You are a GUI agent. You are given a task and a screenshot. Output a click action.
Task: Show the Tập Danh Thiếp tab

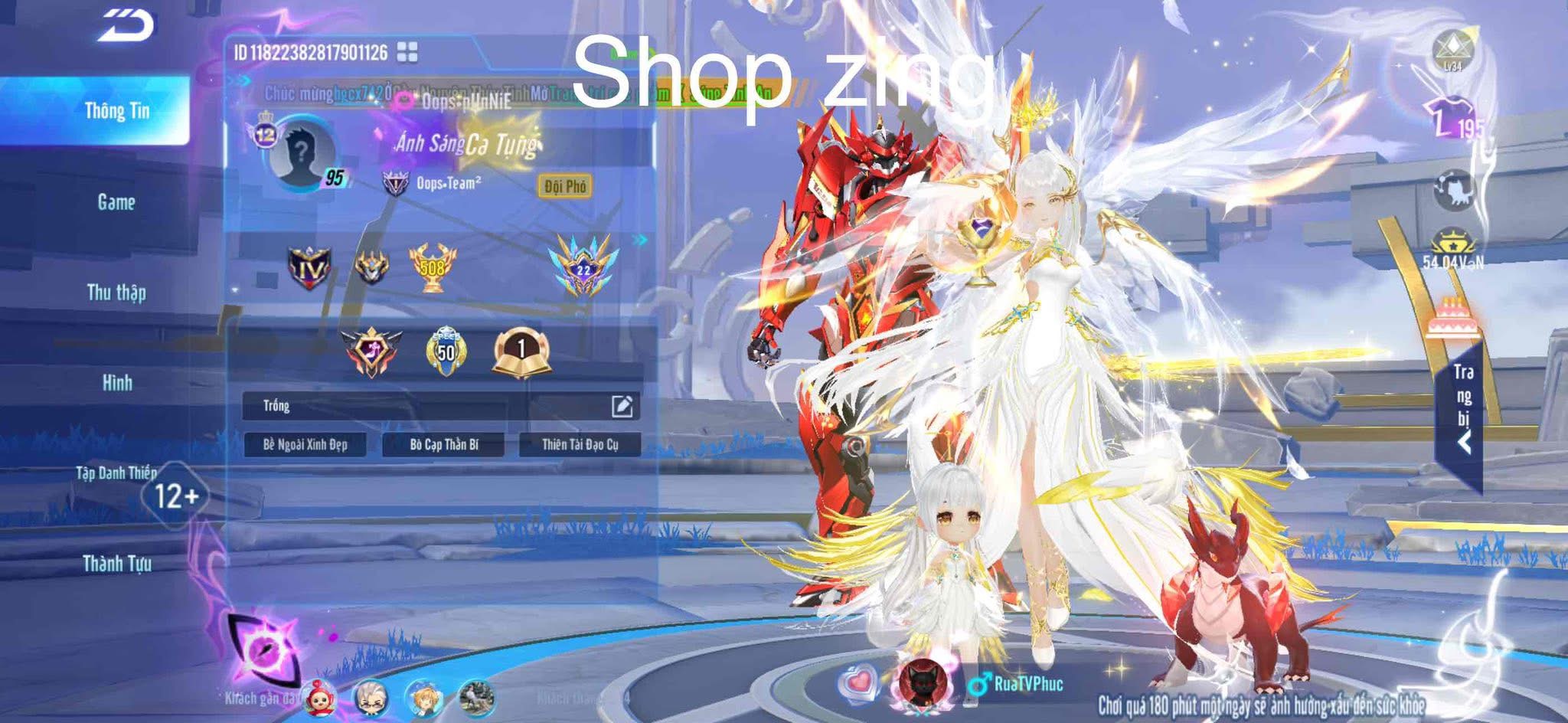click(116, 473)
